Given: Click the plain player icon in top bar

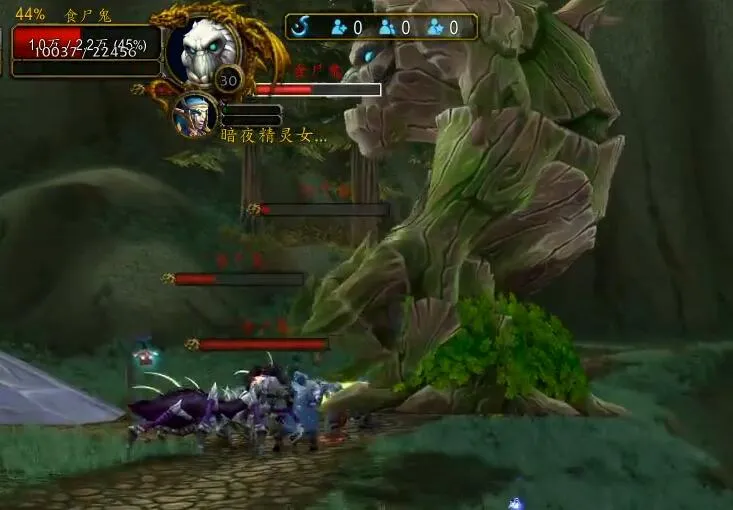Looking at the screenshot, I should 387,27.
